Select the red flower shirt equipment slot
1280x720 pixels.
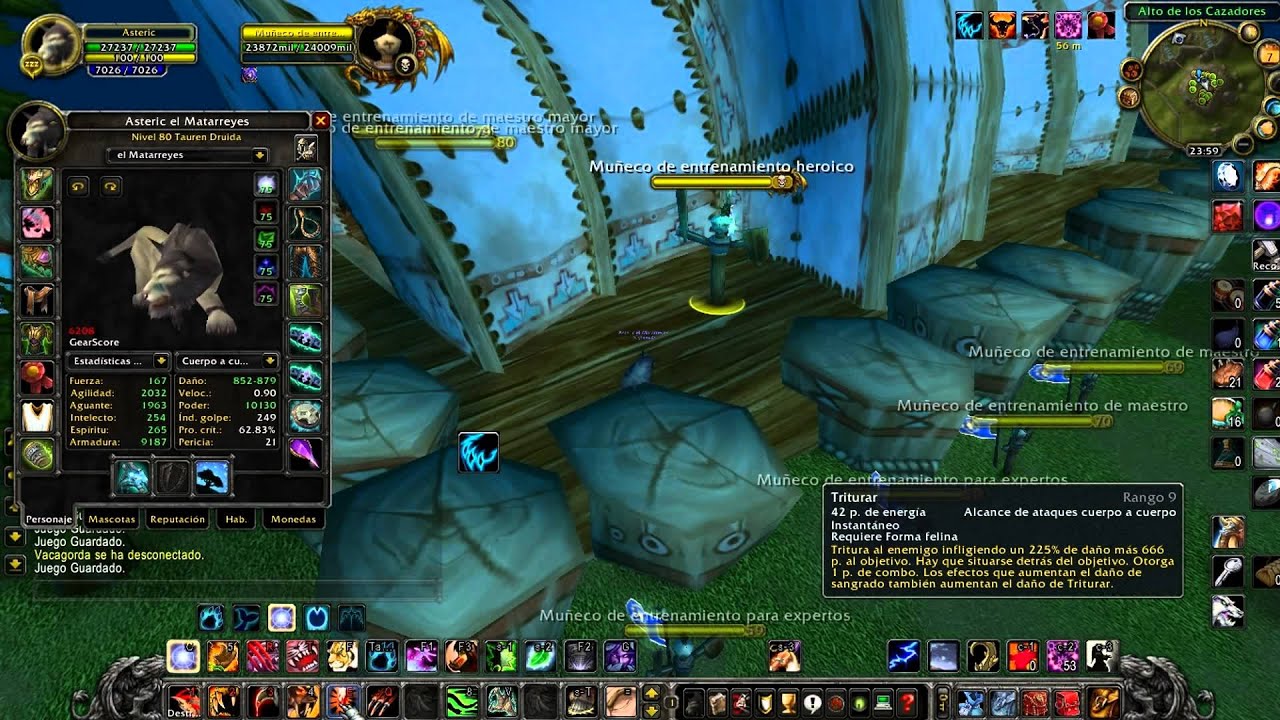click(x=37, y=378)
